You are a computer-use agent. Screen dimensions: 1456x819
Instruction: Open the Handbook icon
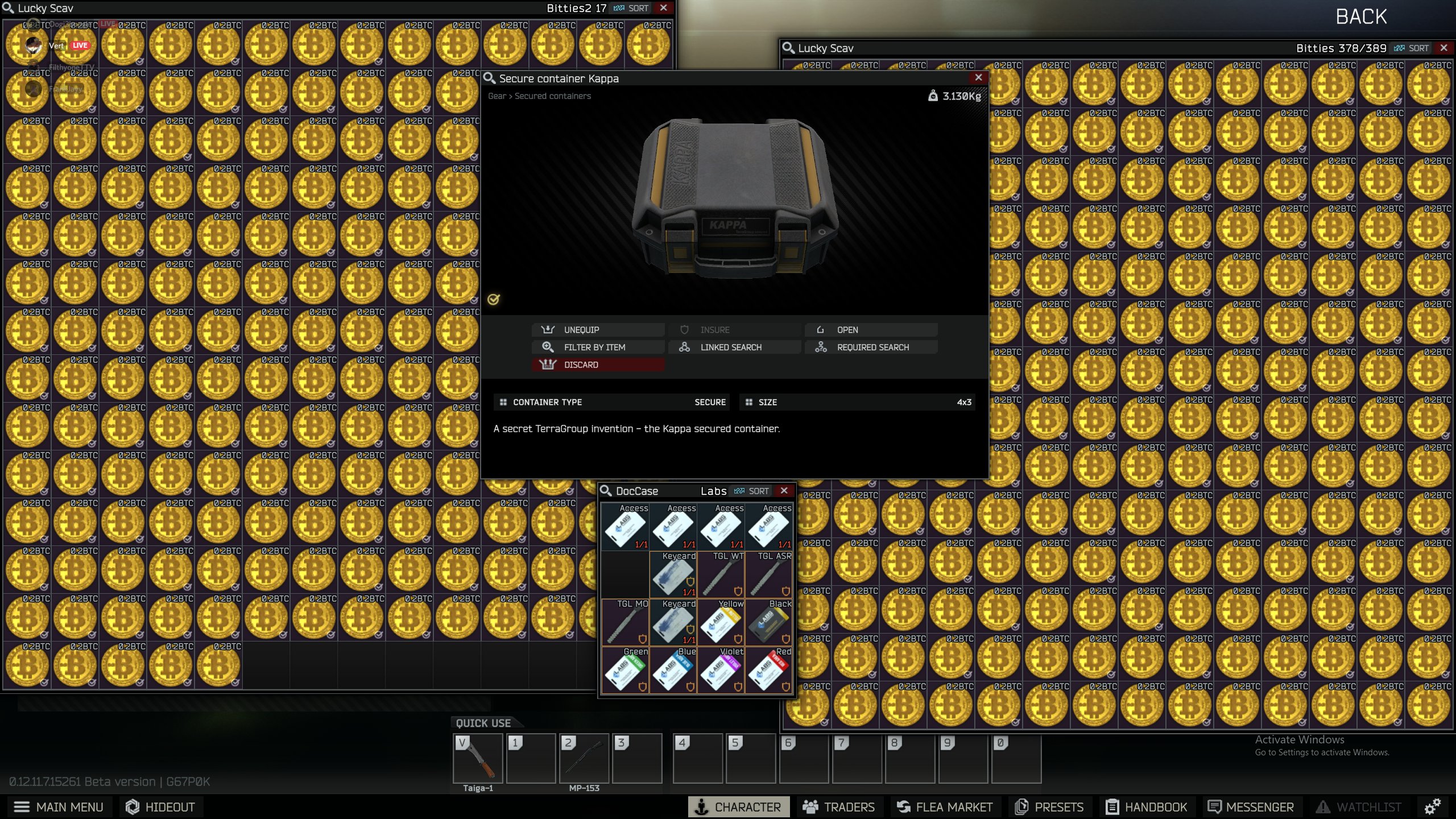1111,806
